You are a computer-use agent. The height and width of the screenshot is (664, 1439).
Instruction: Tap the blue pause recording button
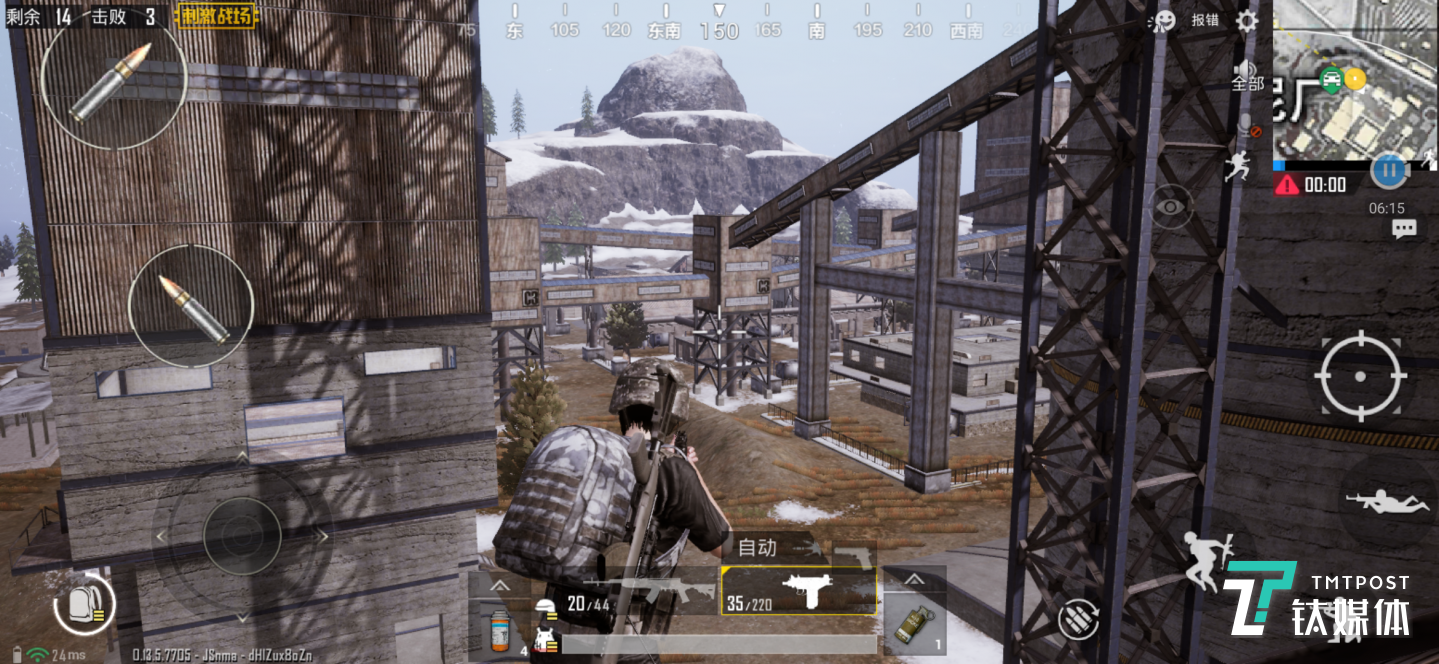click(x=1388, y=171)
